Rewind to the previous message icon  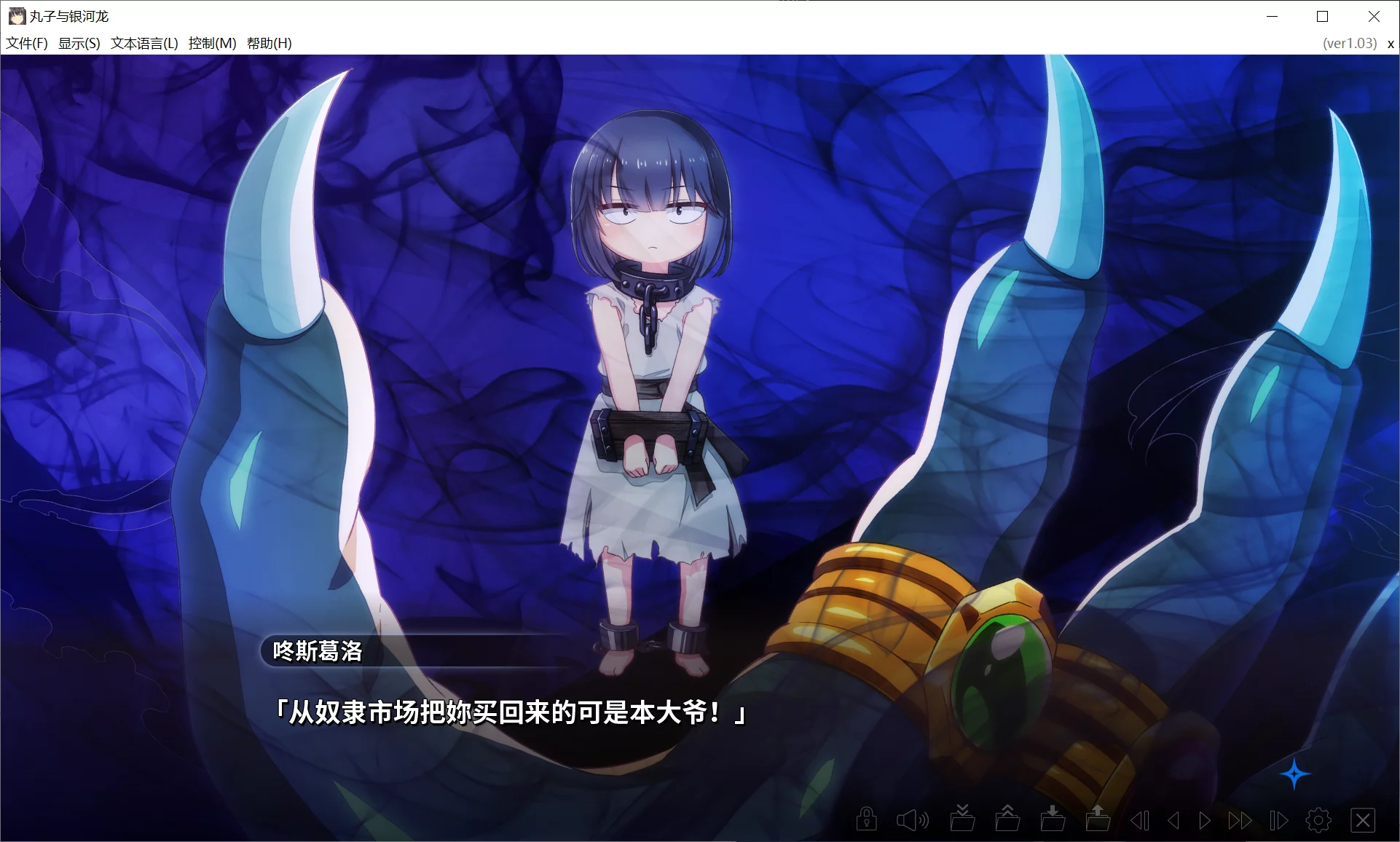[x=1141, y=819]
